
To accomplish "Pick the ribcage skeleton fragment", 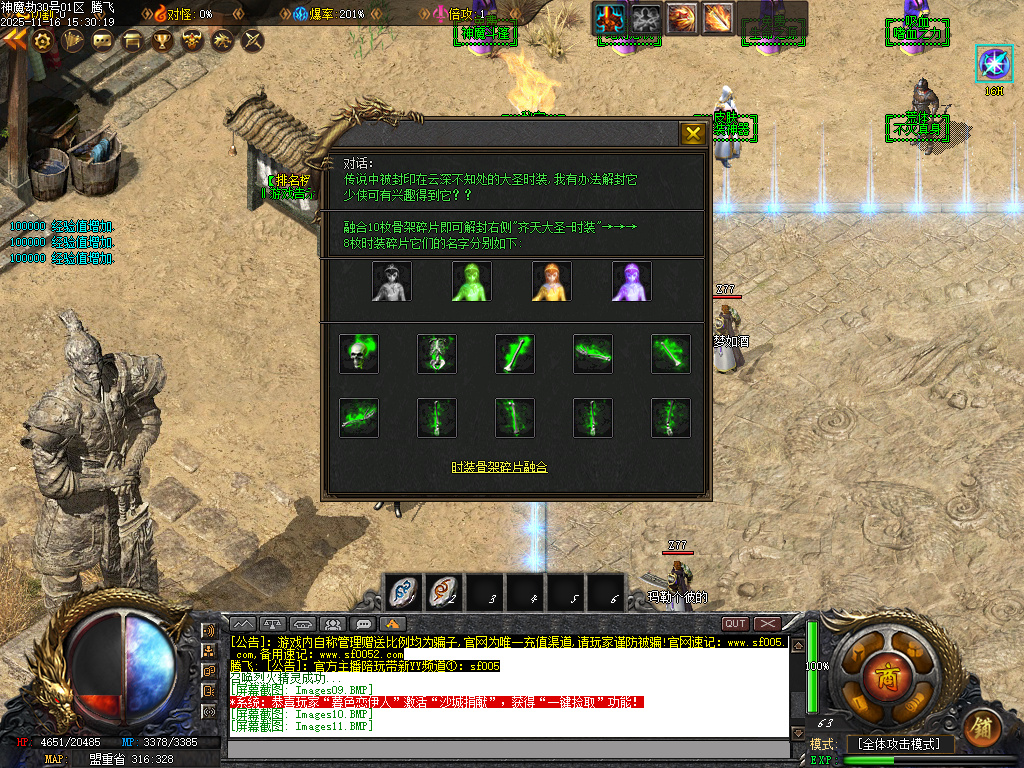I will pos(437,354).
